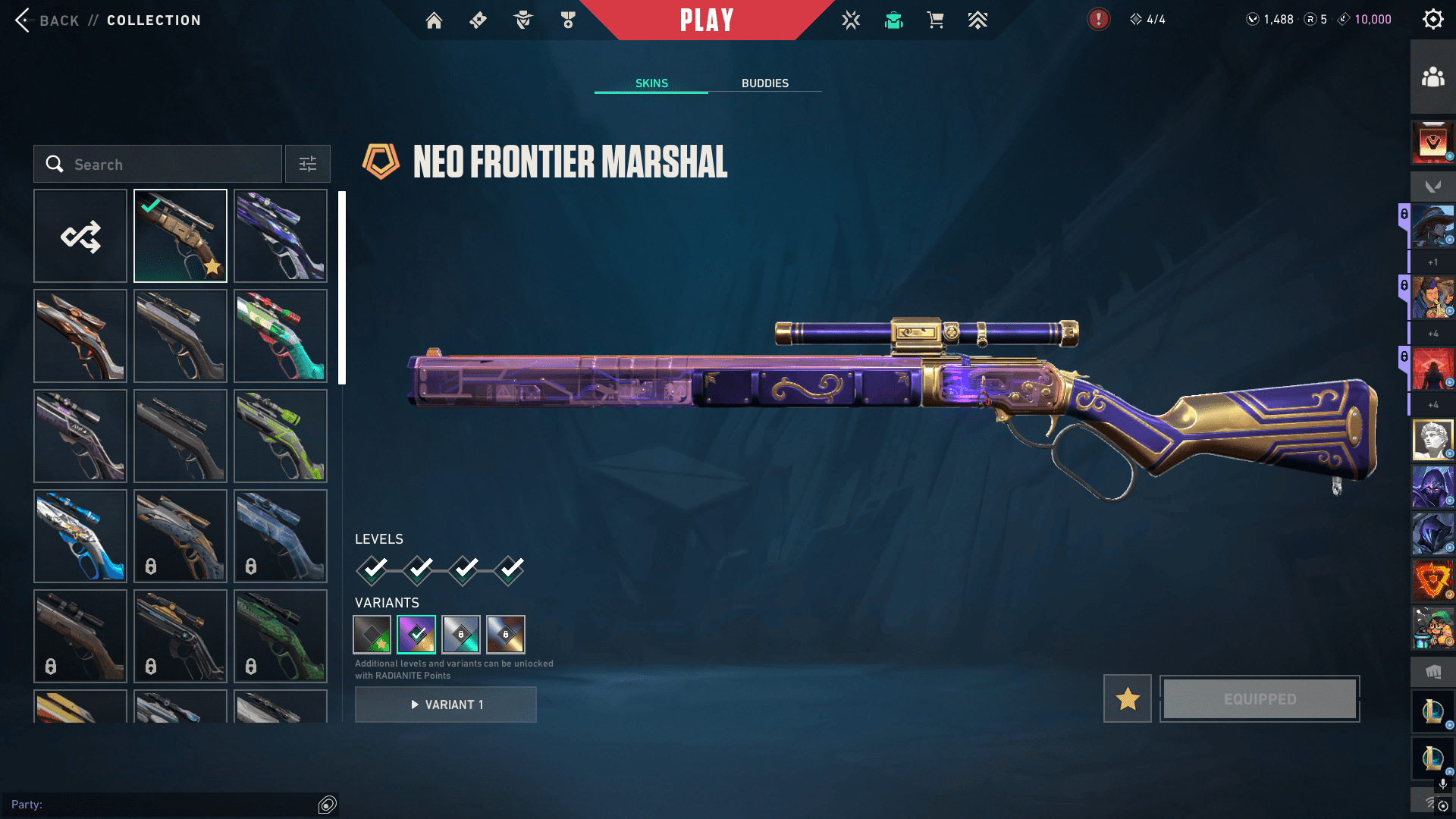Open the friends list panel

coord(1432,77)
